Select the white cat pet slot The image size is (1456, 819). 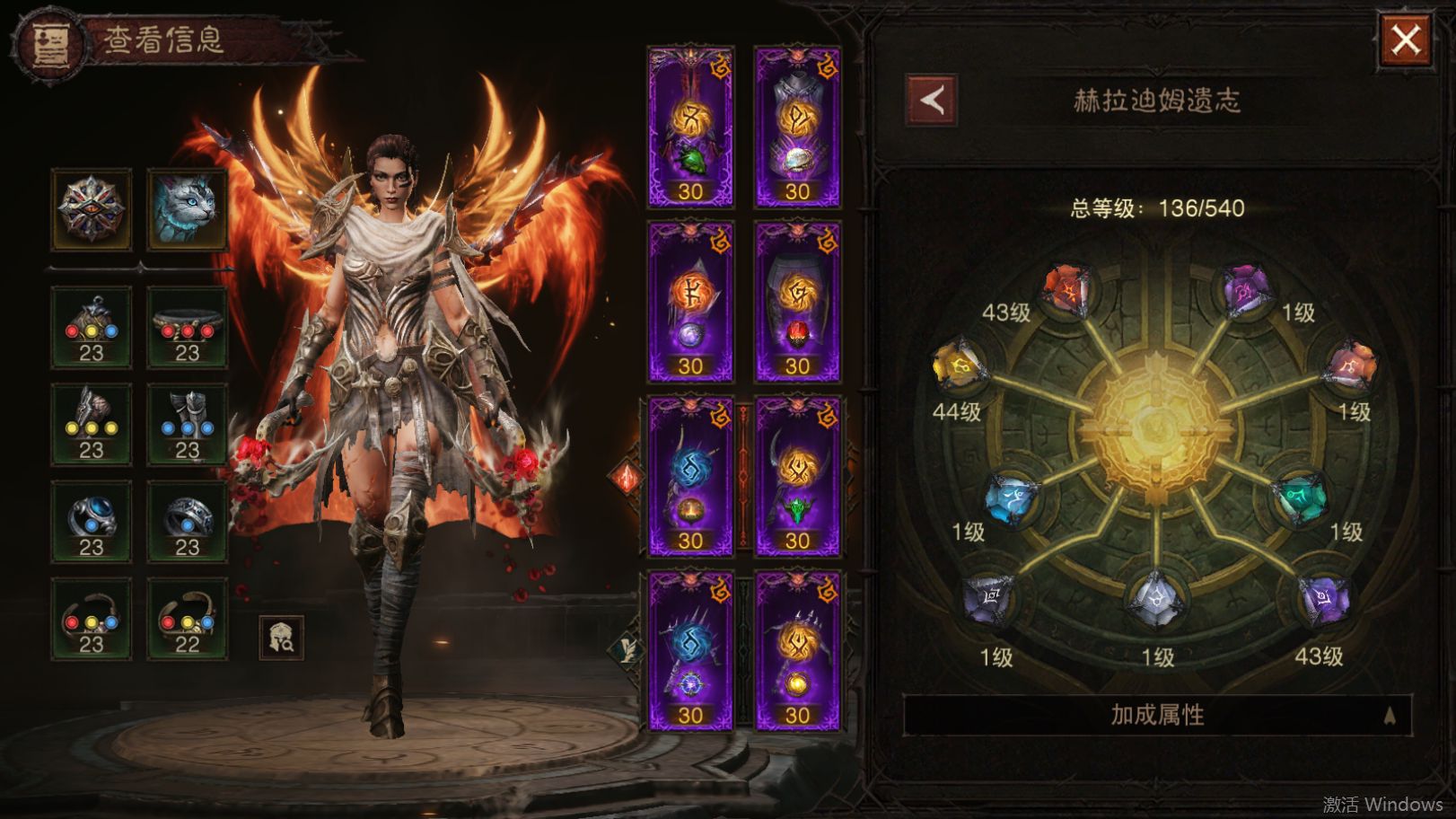pyautogui.click(x=187, y=208)
